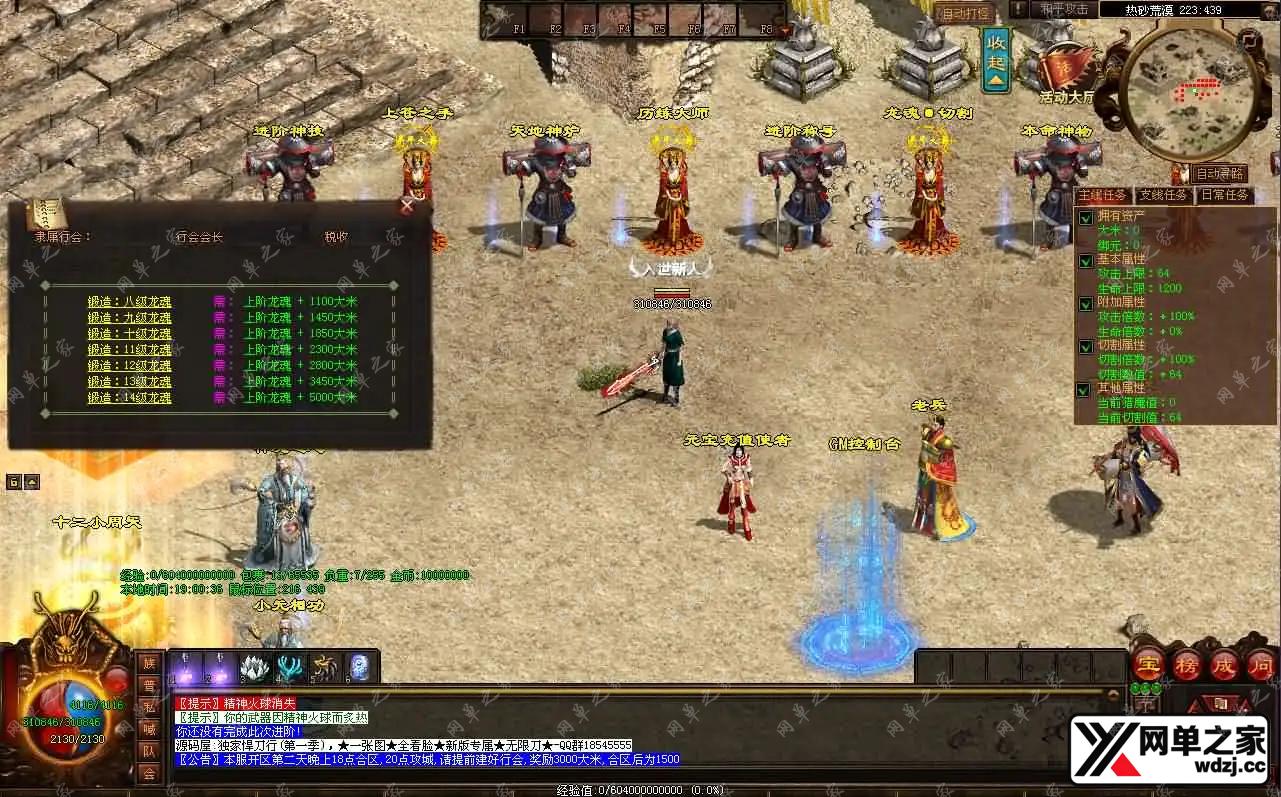Activate the 自动寻路 auto-pathfinding button
The height and width of the screenshot is (797, 1281).
coord(1219,174)
